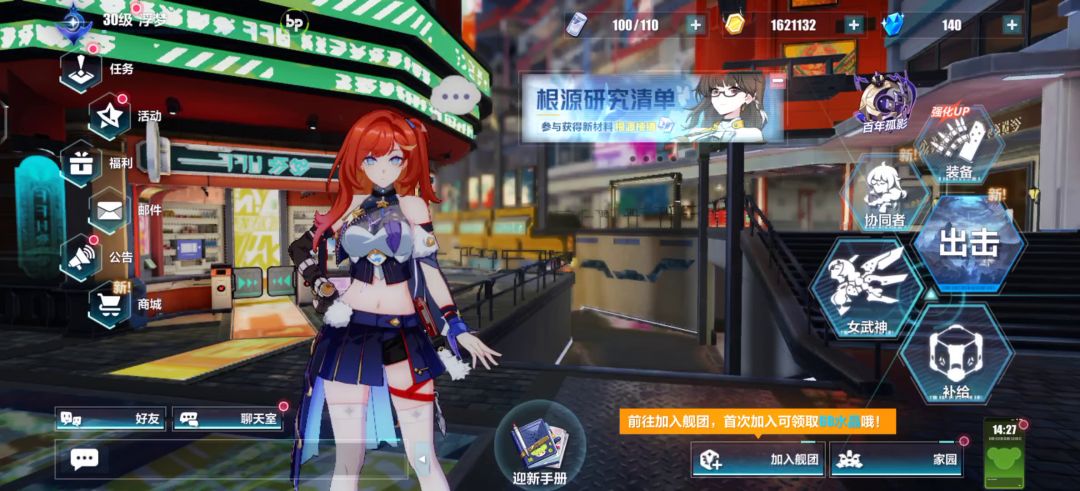Viewport: 1080px width, 491px height.
Task: Enter the 商城 shop
Action: (x=110, y=305)
